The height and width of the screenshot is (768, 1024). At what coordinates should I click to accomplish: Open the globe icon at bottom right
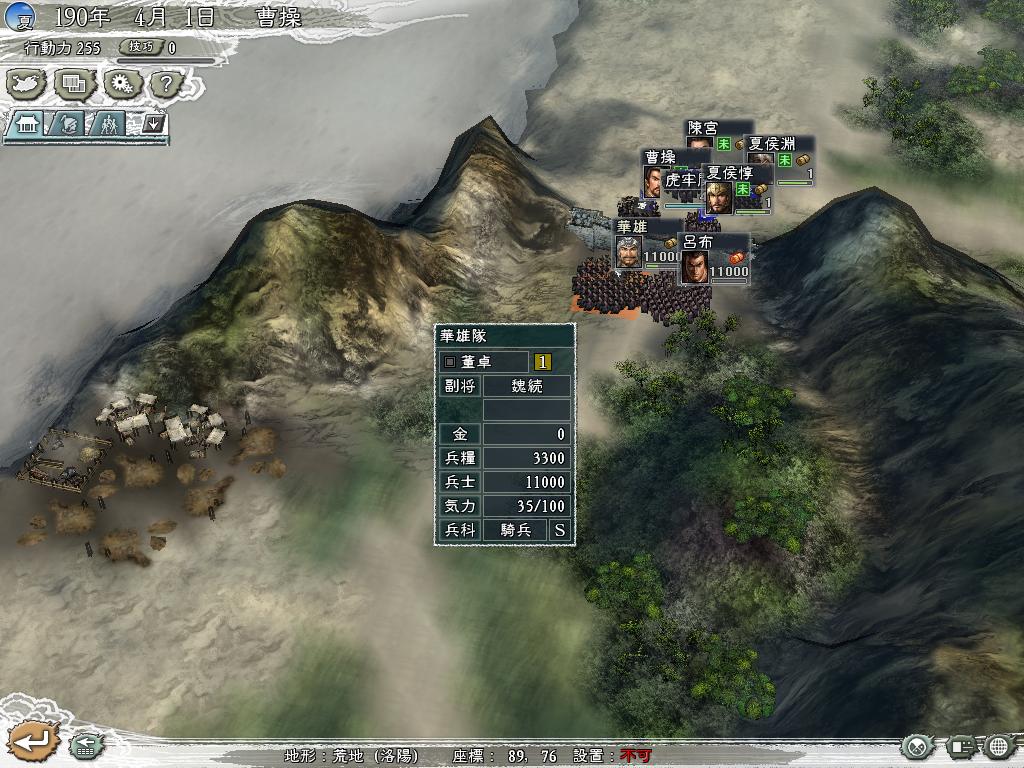coord(999,746)
